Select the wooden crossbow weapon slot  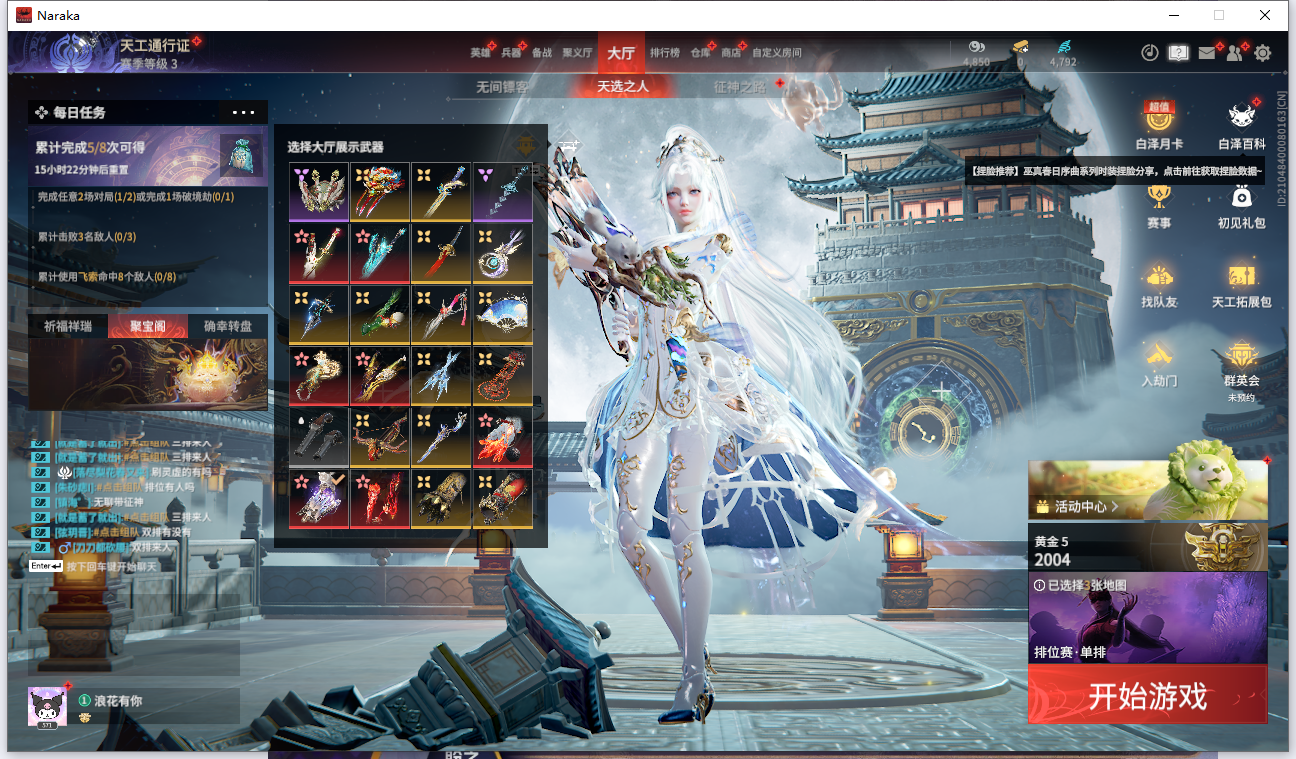[380, 436]
